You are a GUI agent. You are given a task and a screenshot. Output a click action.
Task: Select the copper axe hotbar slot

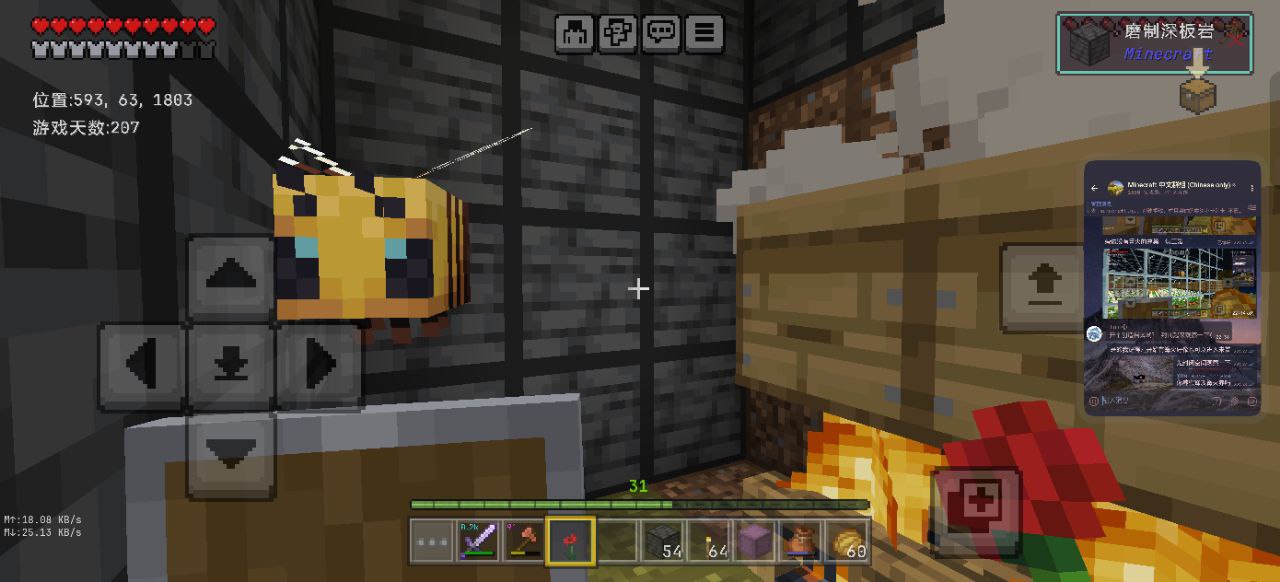(523, 541)
